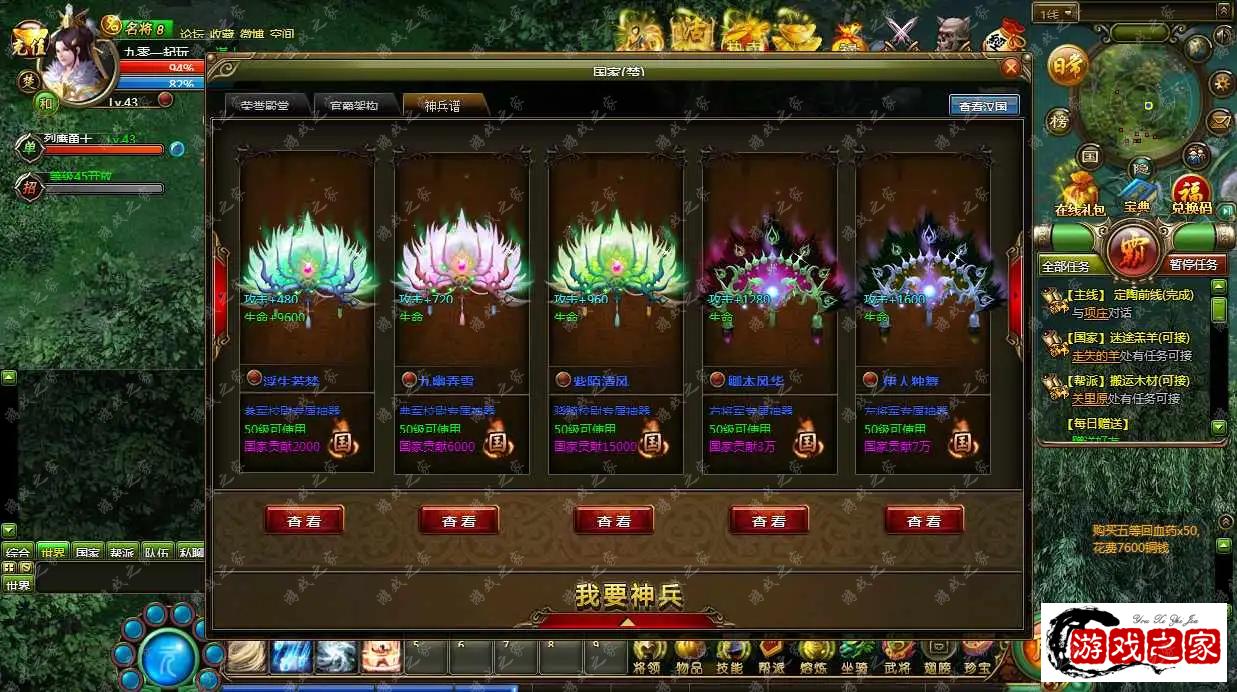Click the 我要神兵 banner button
The image size is (1237, 692).
point(628,597)
